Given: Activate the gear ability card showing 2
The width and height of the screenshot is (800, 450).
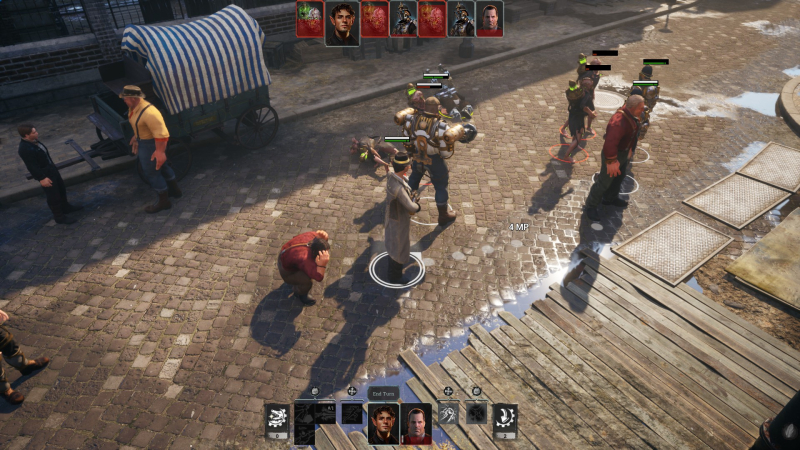Looking at the screenshot, I should click(505, 419).
